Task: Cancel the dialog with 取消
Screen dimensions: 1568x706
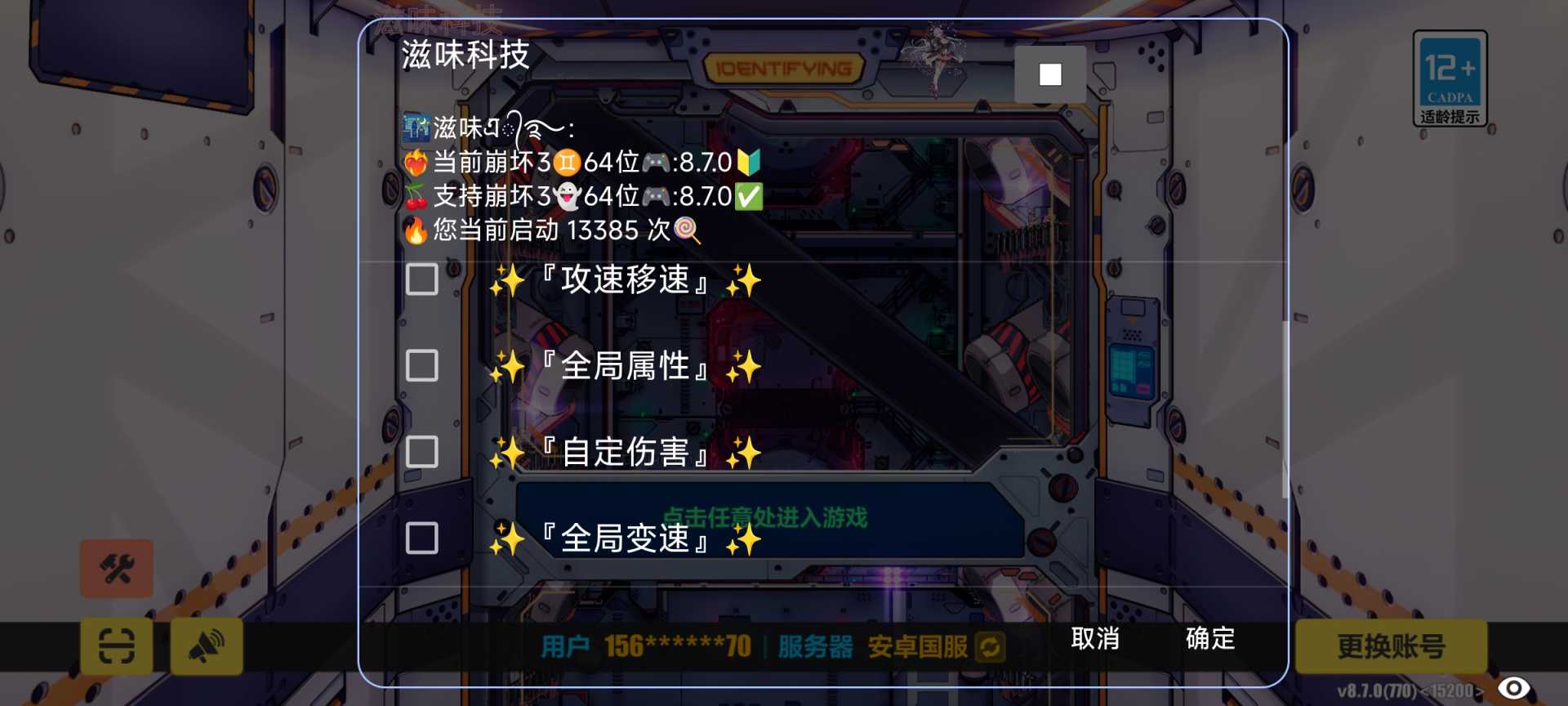Action: [1096, 641]
